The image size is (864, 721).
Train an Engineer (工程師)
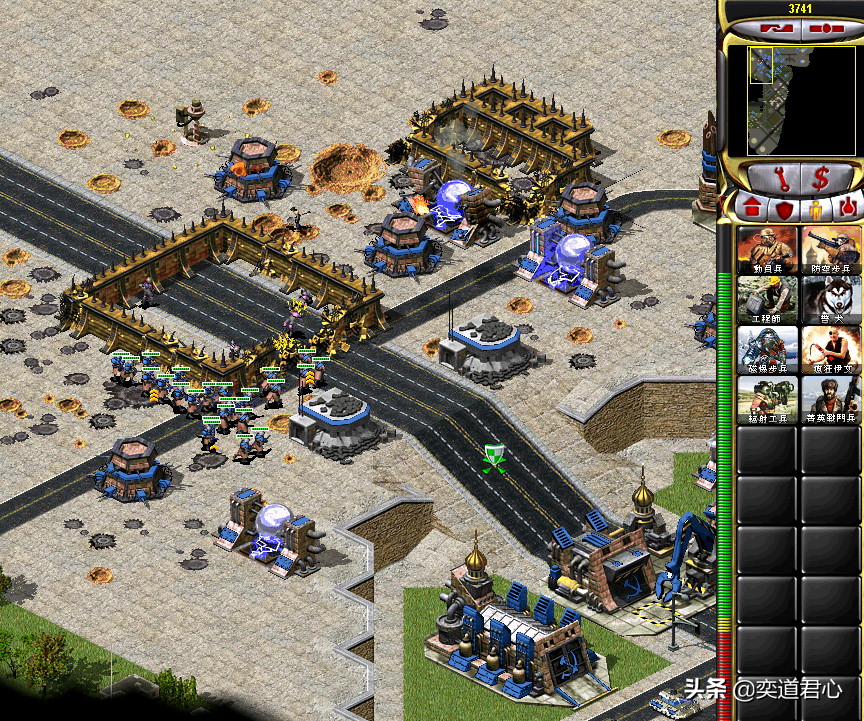point(768,300)
